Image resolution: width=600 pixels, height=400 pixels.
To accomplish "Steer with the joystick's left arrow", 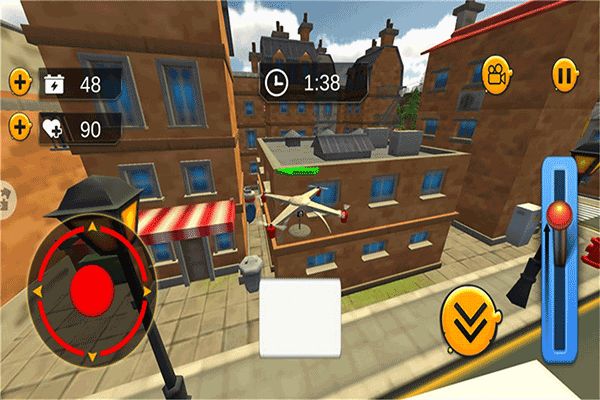I will point(38,291).
